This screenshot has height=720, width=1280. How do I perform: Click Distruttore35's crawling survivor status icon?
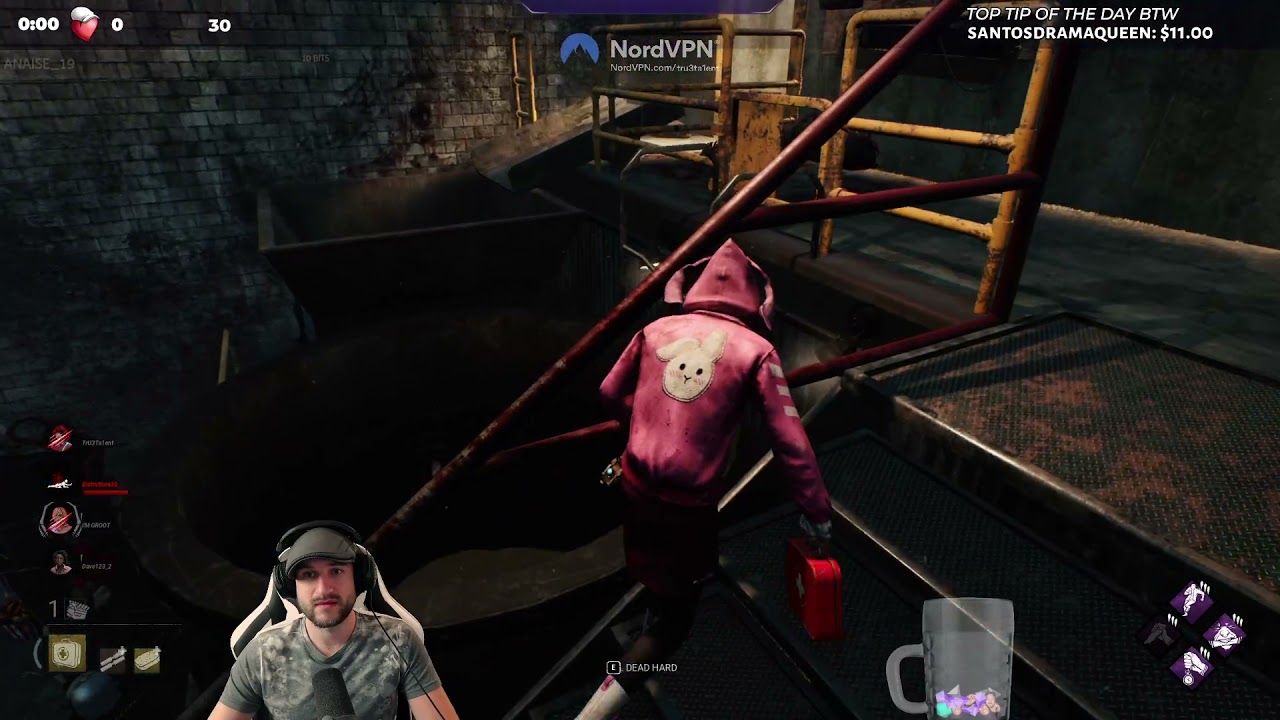pos(61,482)
